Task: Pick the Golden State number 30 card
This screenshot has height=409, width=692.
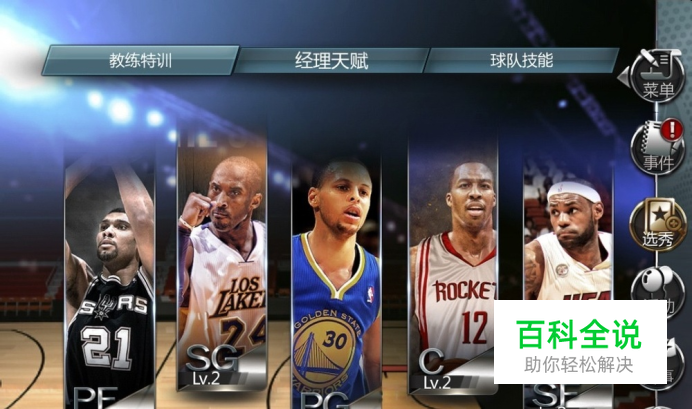Action: [336, 285]
